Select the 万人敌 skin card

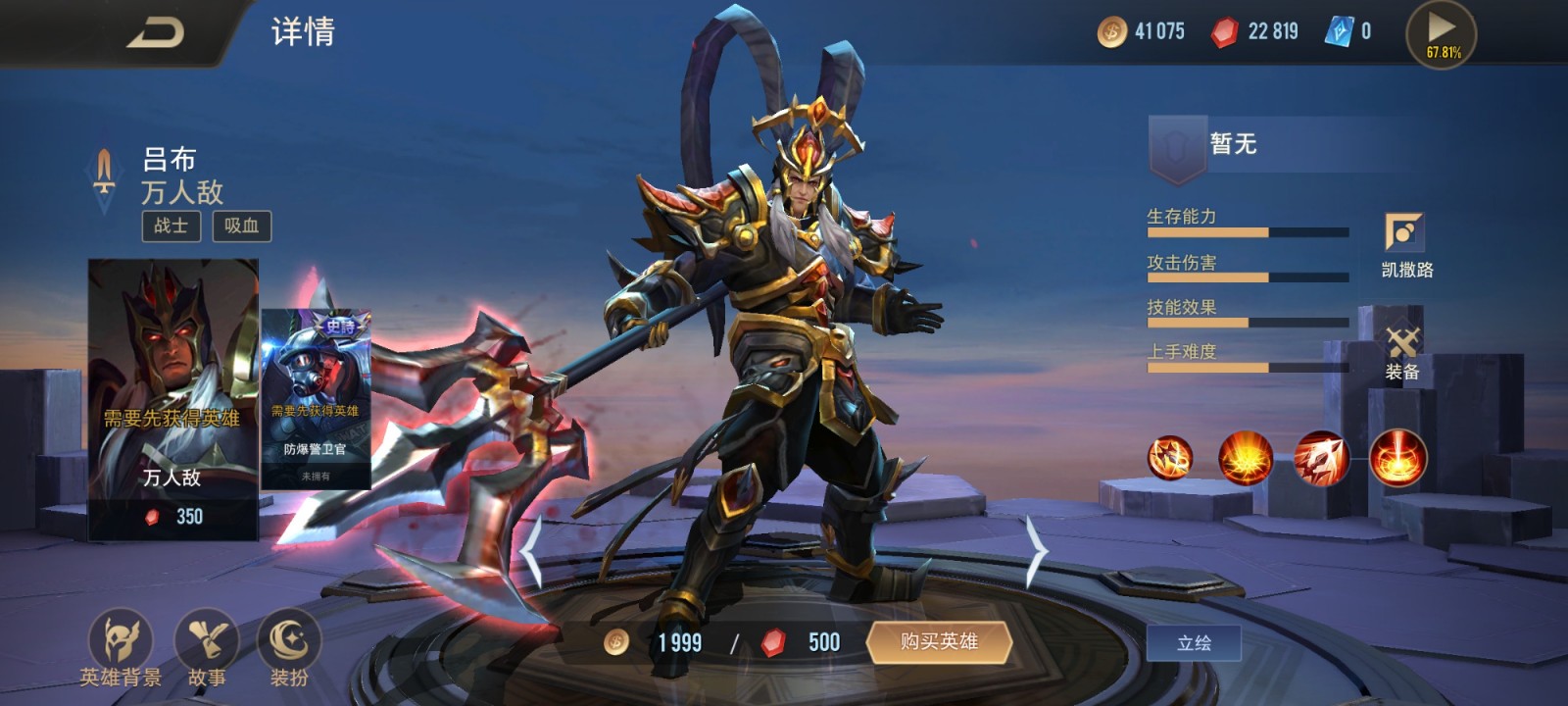pyautogui.click(x=173, y=398)
